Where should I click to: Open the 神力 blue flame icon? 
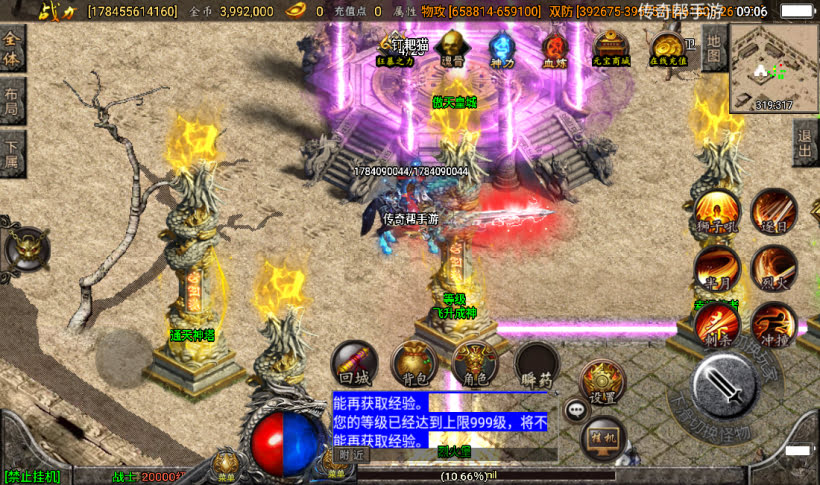tap(503, 47)
